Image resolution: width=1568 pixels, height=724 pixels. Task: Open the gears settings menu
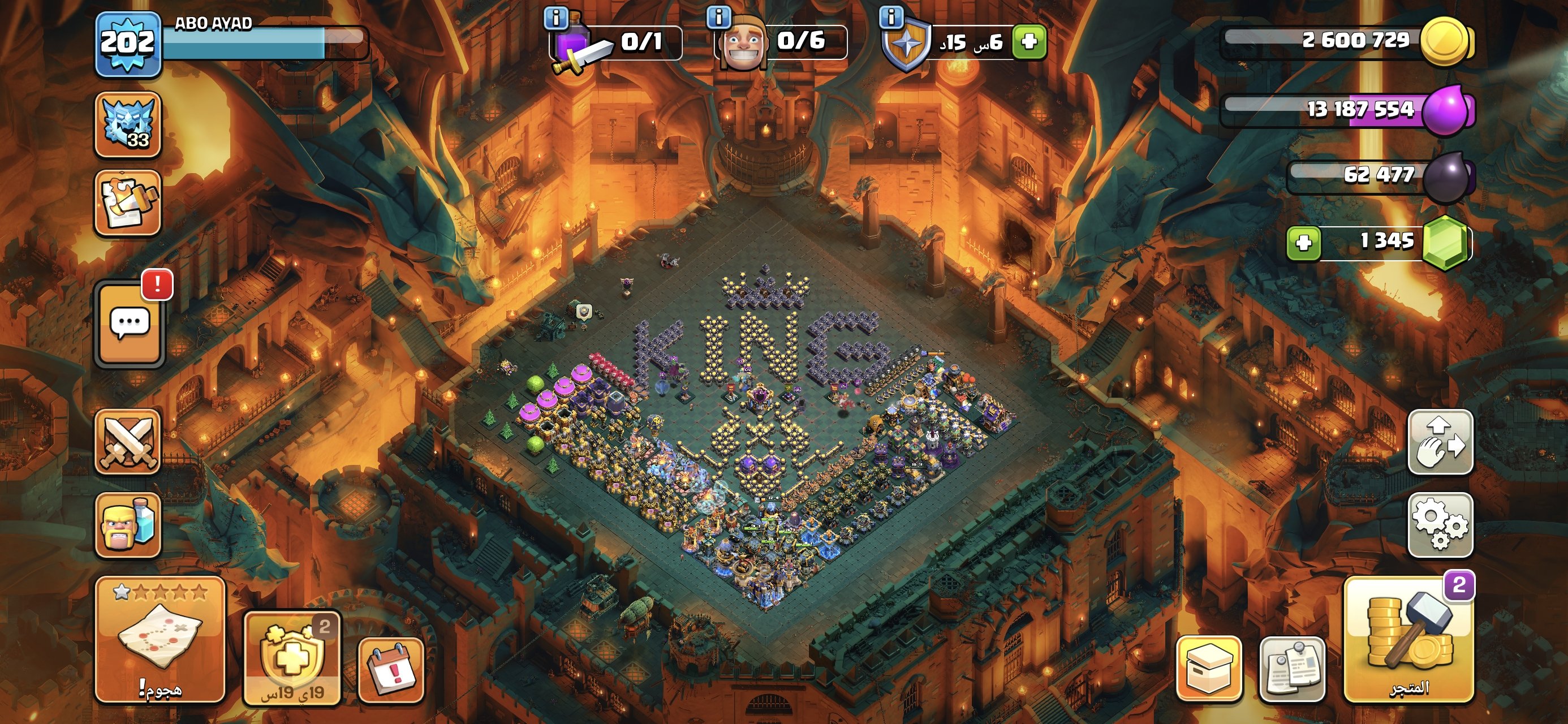[1440, 525]
